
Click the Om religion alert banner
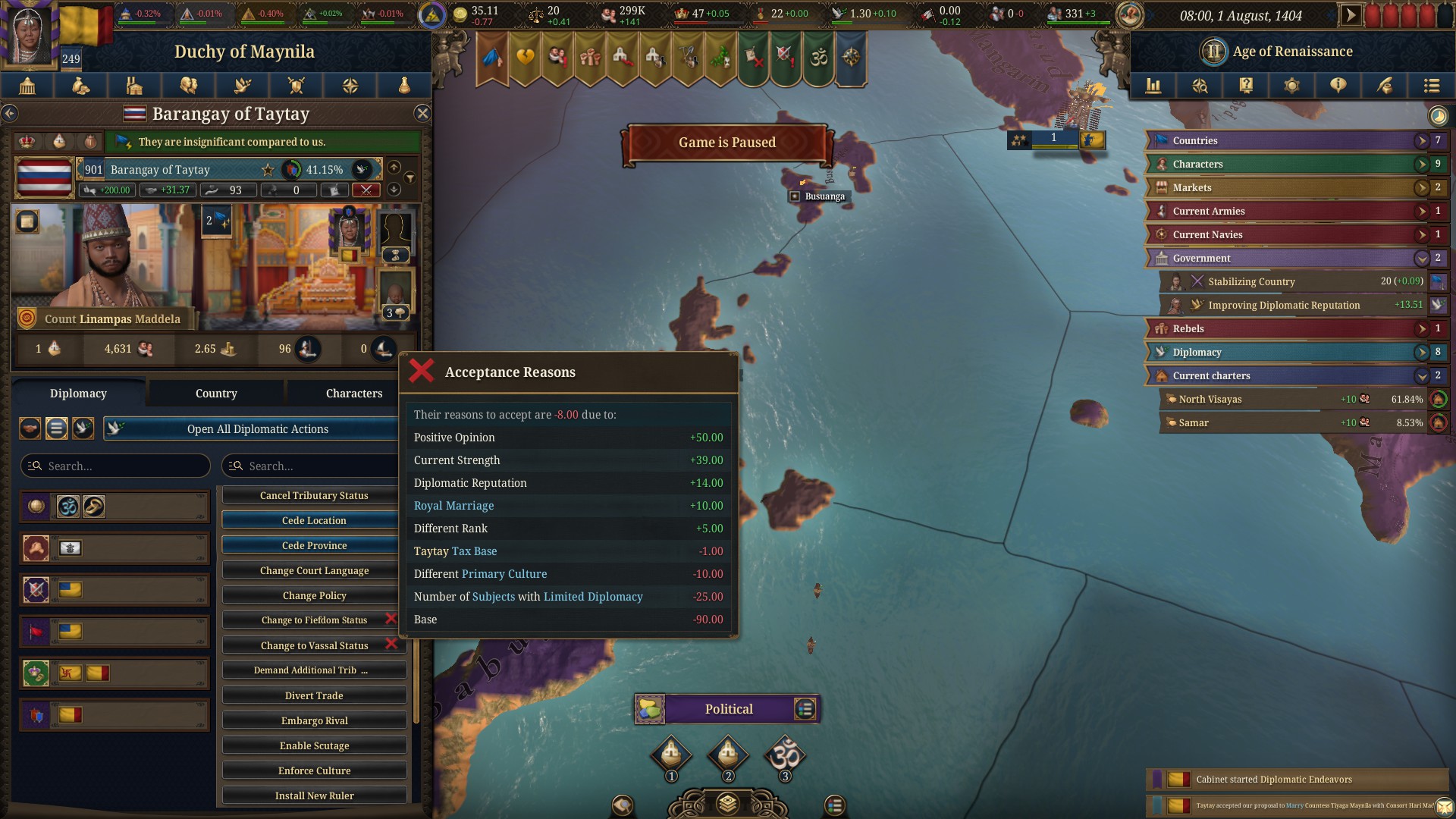point(820,58)
